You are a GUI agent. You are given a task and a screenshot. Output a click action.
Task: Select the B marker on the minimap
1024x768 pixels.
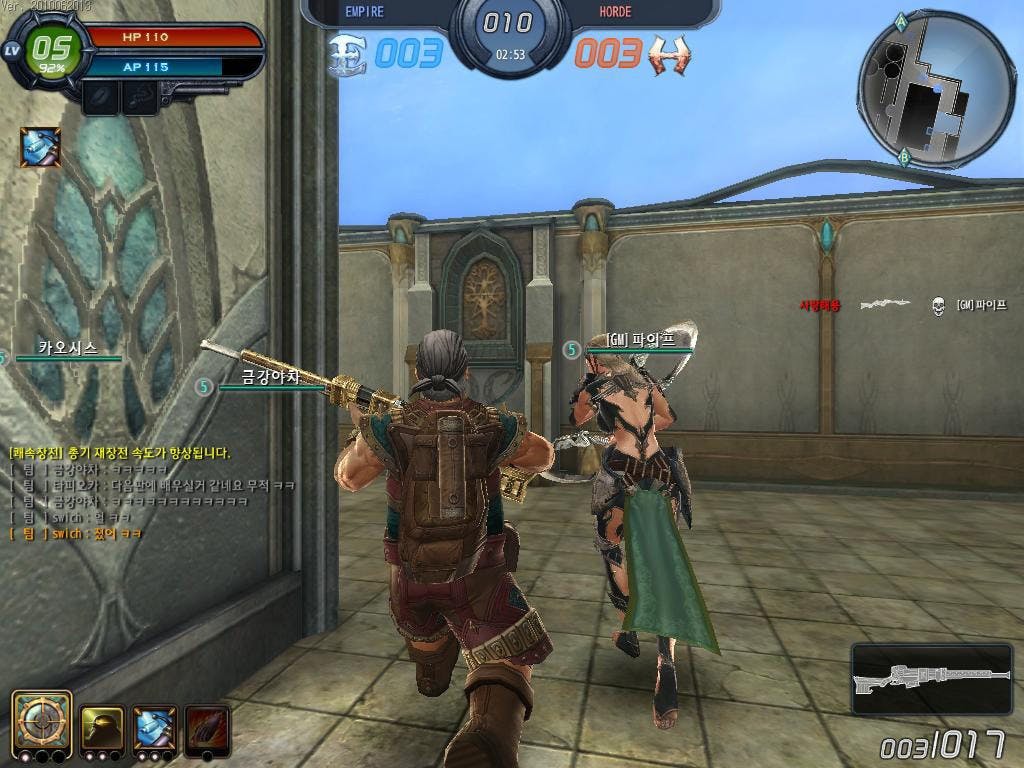coord(904,156)
